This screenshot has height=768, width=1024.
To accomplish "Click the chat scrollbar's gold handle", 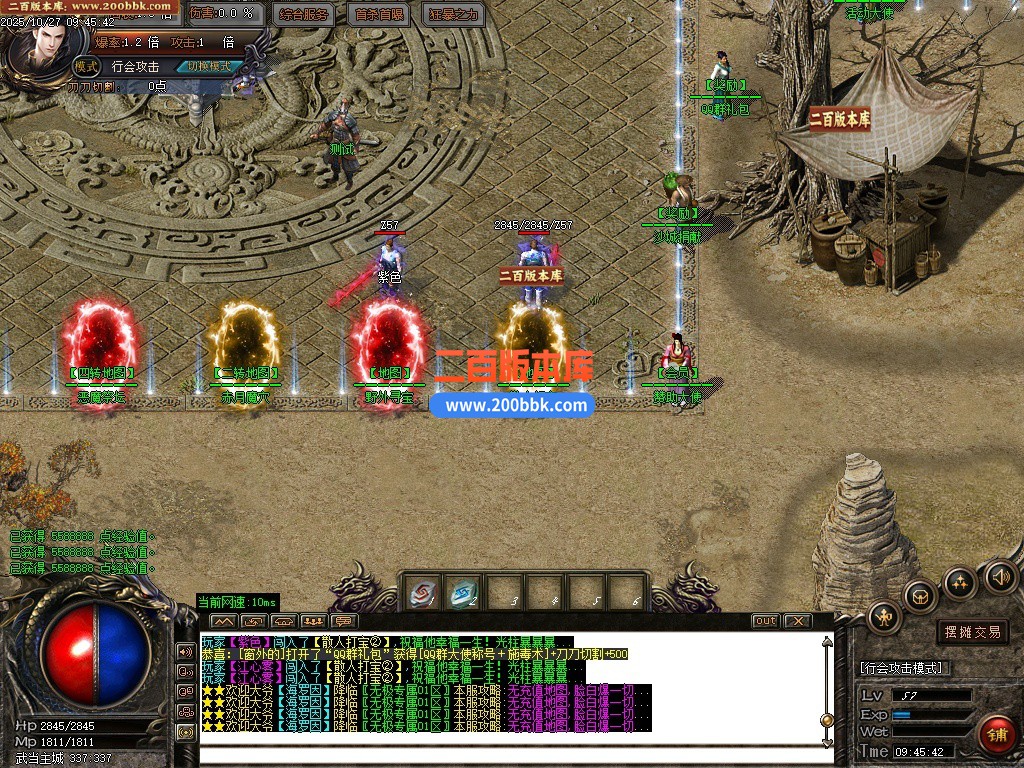I will [x=827, y=720].
